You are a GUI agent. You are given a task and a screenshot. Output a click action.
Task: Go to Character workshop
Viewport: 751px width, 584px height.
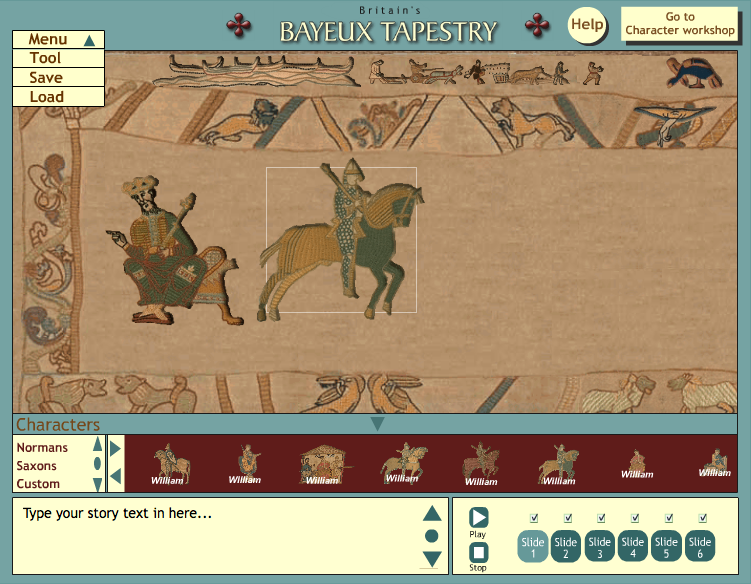(680, 24)
